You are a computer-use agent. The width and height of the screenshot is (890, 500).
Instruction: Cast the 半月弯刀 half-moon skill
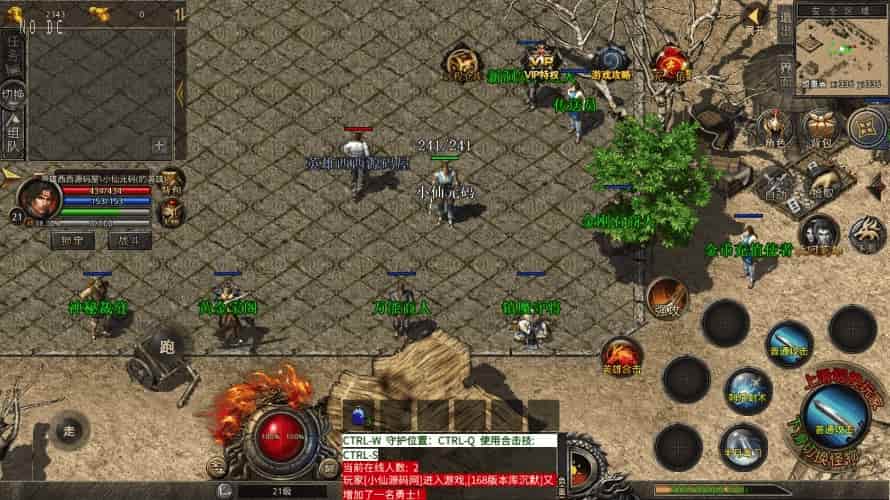tap(743, 445)
